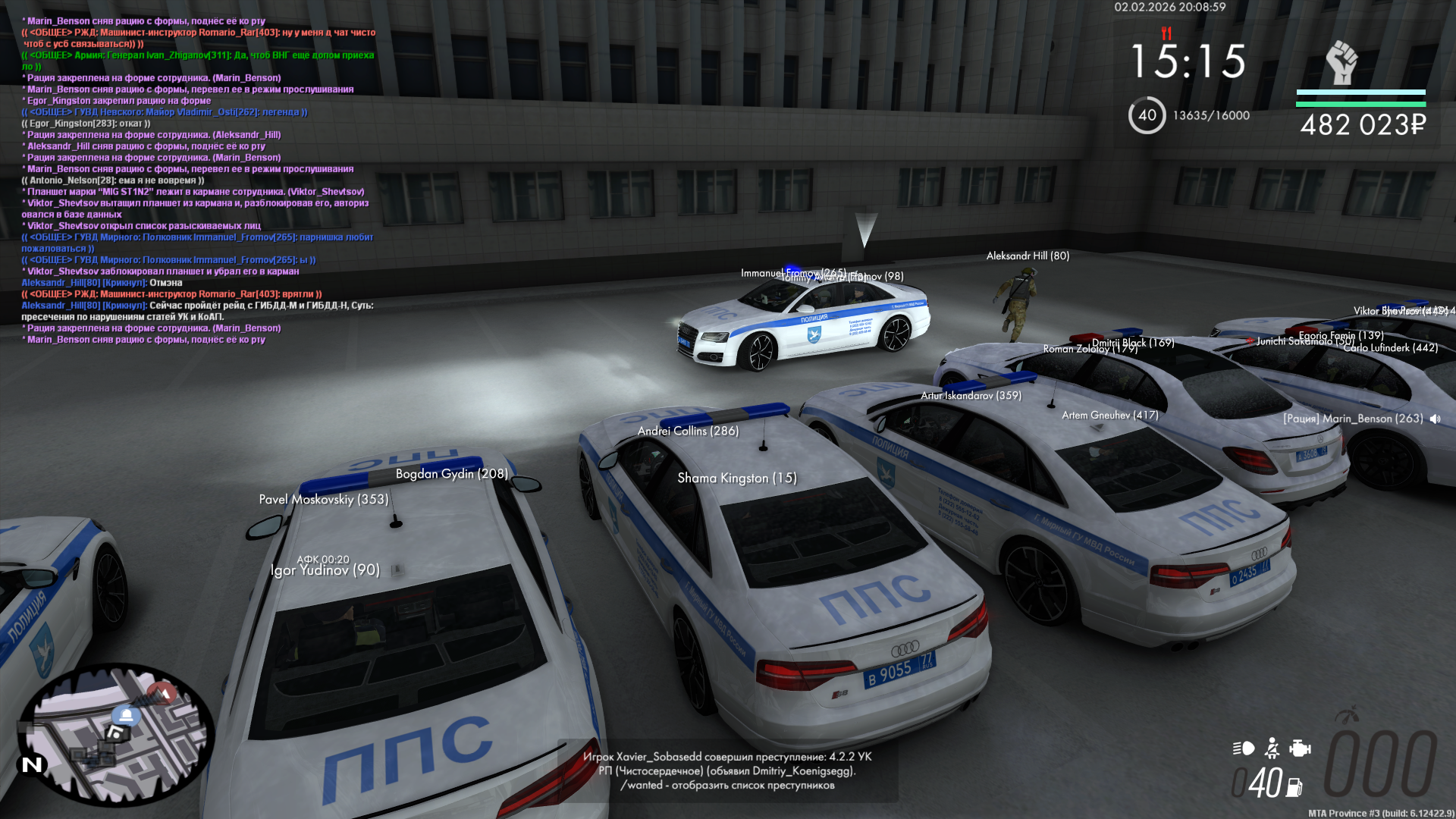Select the fist weapon icon
This screenshot has width=1456, height=819.
point(1341,62)
